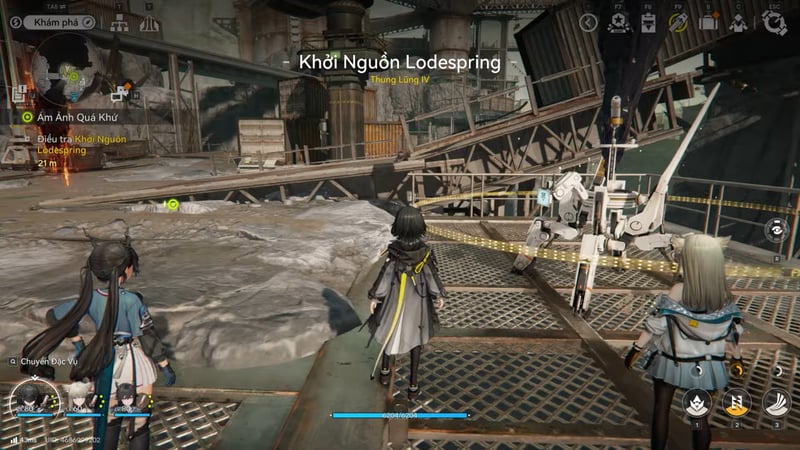Open the operator character icon

click(738, 22)
